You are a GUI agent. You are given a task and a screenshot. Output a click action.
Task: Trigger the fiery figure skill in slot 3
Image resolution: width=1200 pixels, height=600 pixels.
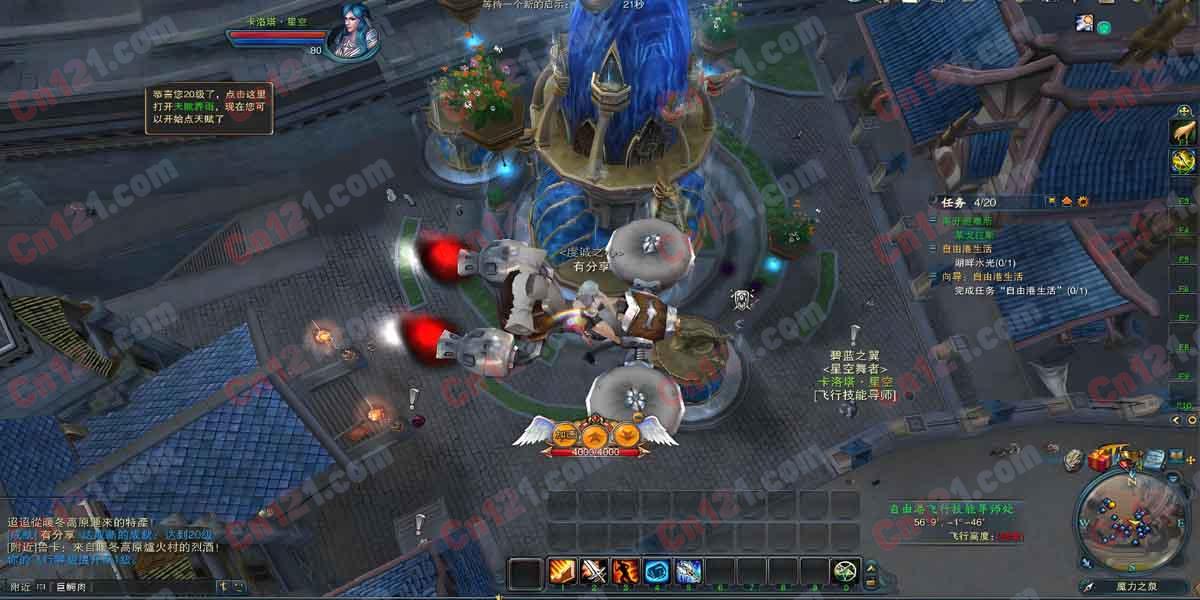[x=626, y=571]
